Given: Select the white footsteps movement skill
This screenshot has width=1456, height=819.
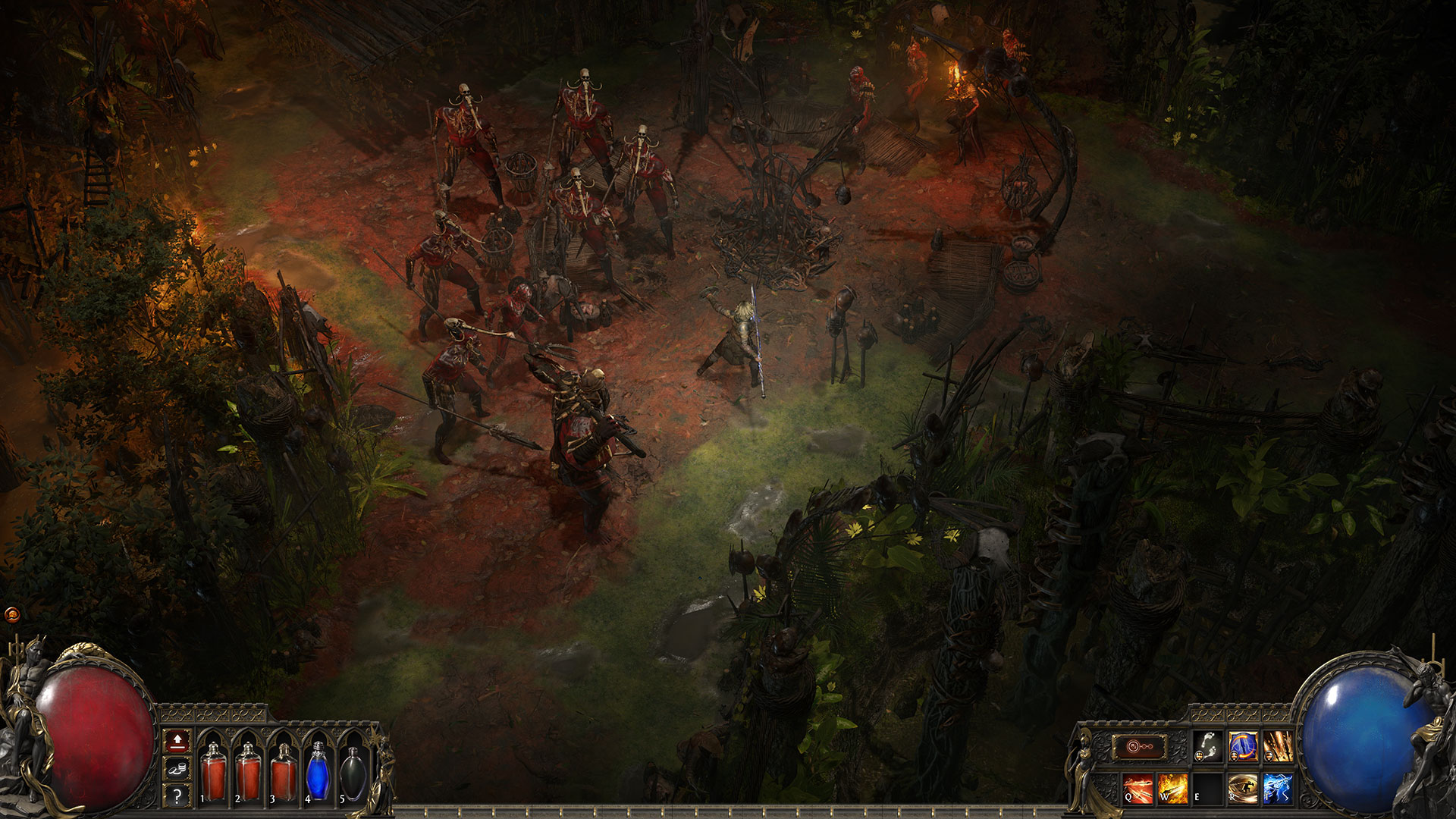Looking at the screenshot, I should coord(1207,745).
